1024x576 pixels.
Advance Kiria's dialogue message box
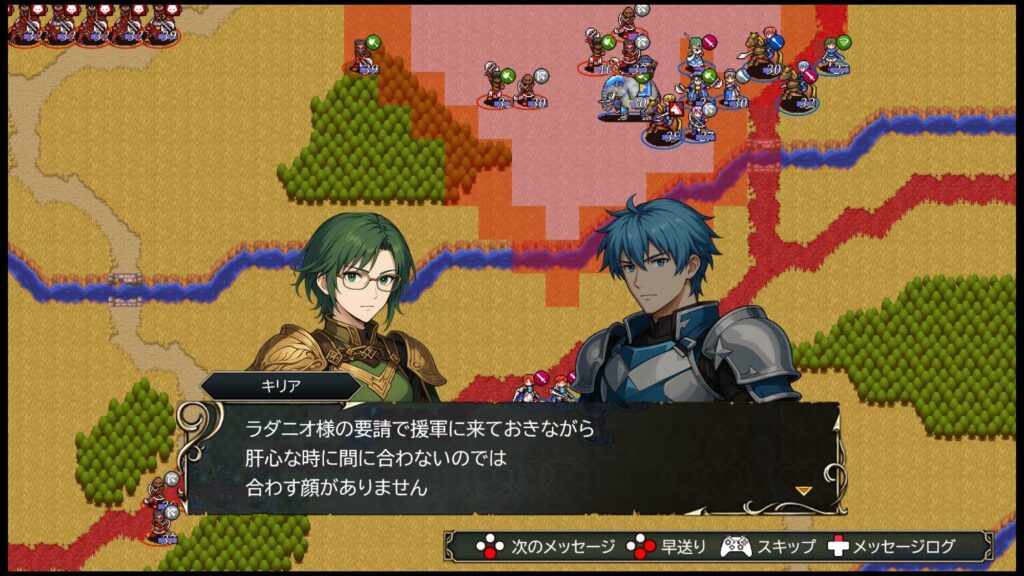[x=510, y=458]
